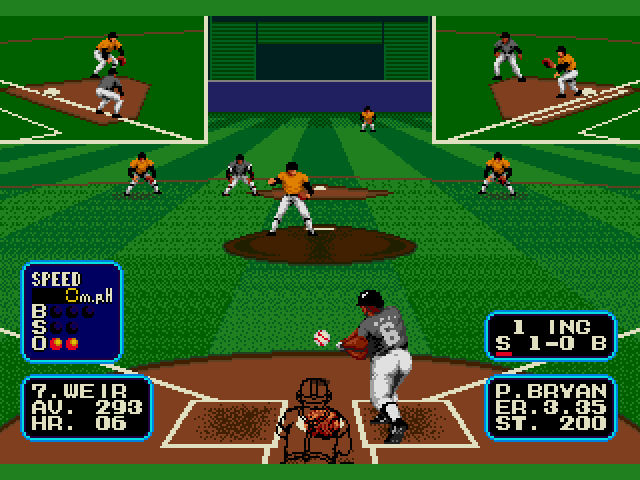Select the first base inset view

pyautogui.click(x=537, y=78)
